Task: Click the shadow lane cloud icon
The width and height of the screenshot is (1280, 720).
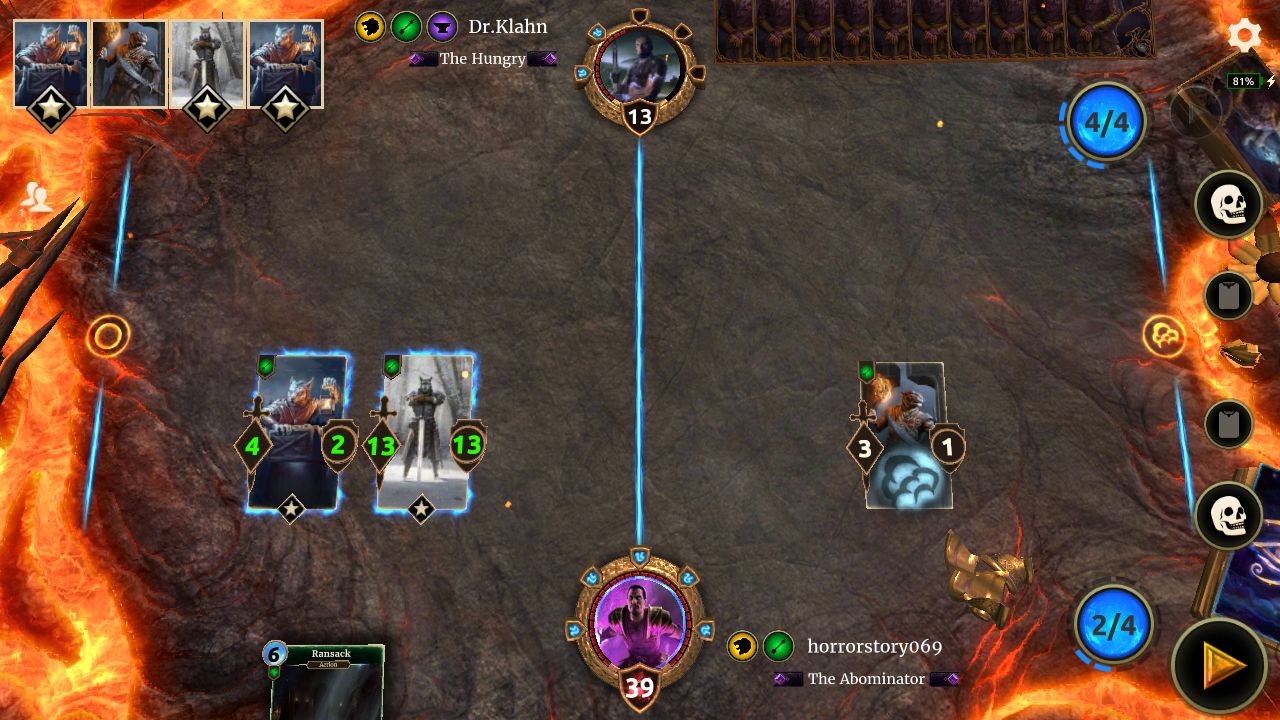Action: [x=1163, y=333]
